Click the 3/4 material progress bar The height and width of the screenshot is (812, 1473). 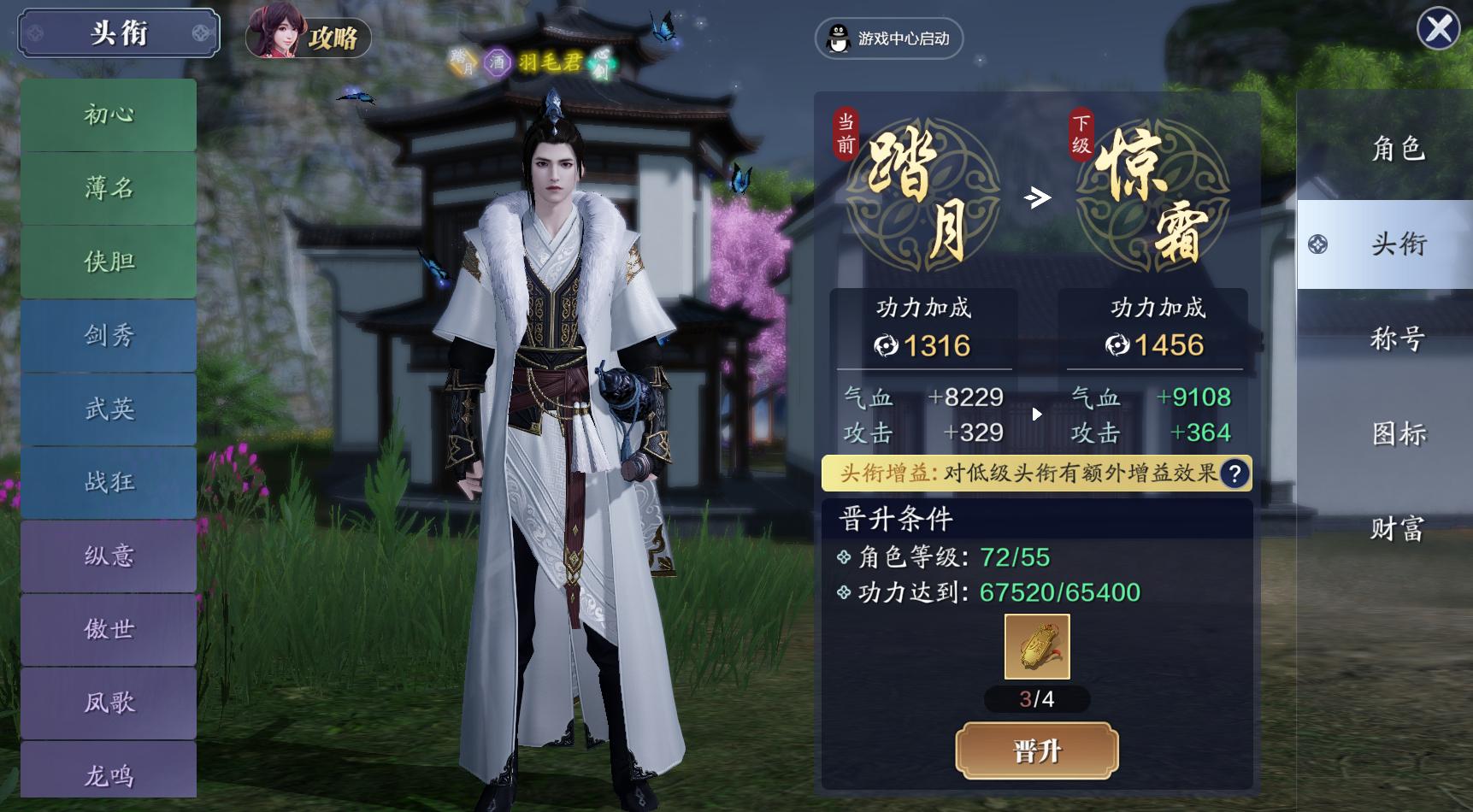coord(1035,700)
